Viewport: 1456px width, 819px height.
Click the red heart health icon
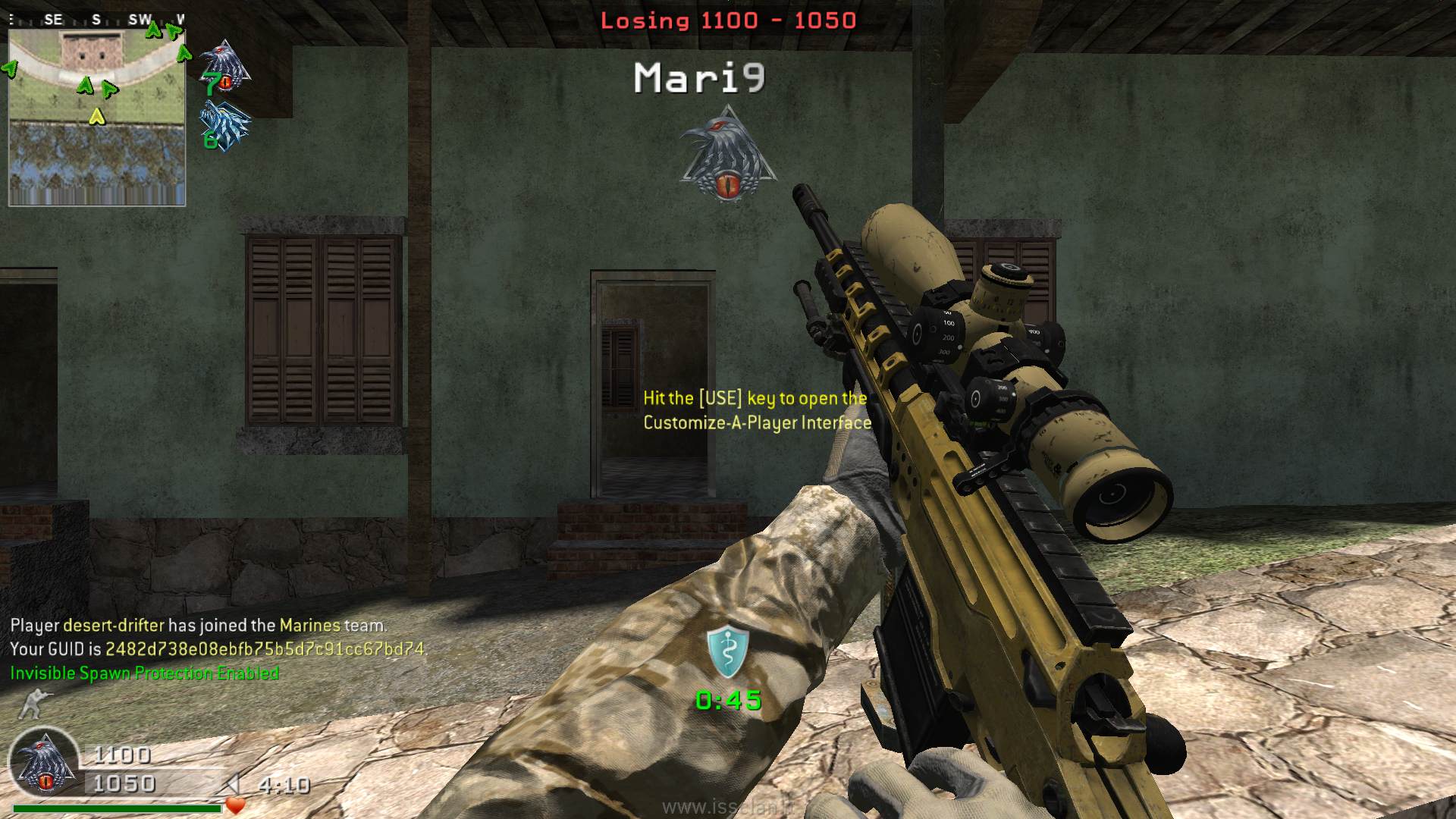236,805
